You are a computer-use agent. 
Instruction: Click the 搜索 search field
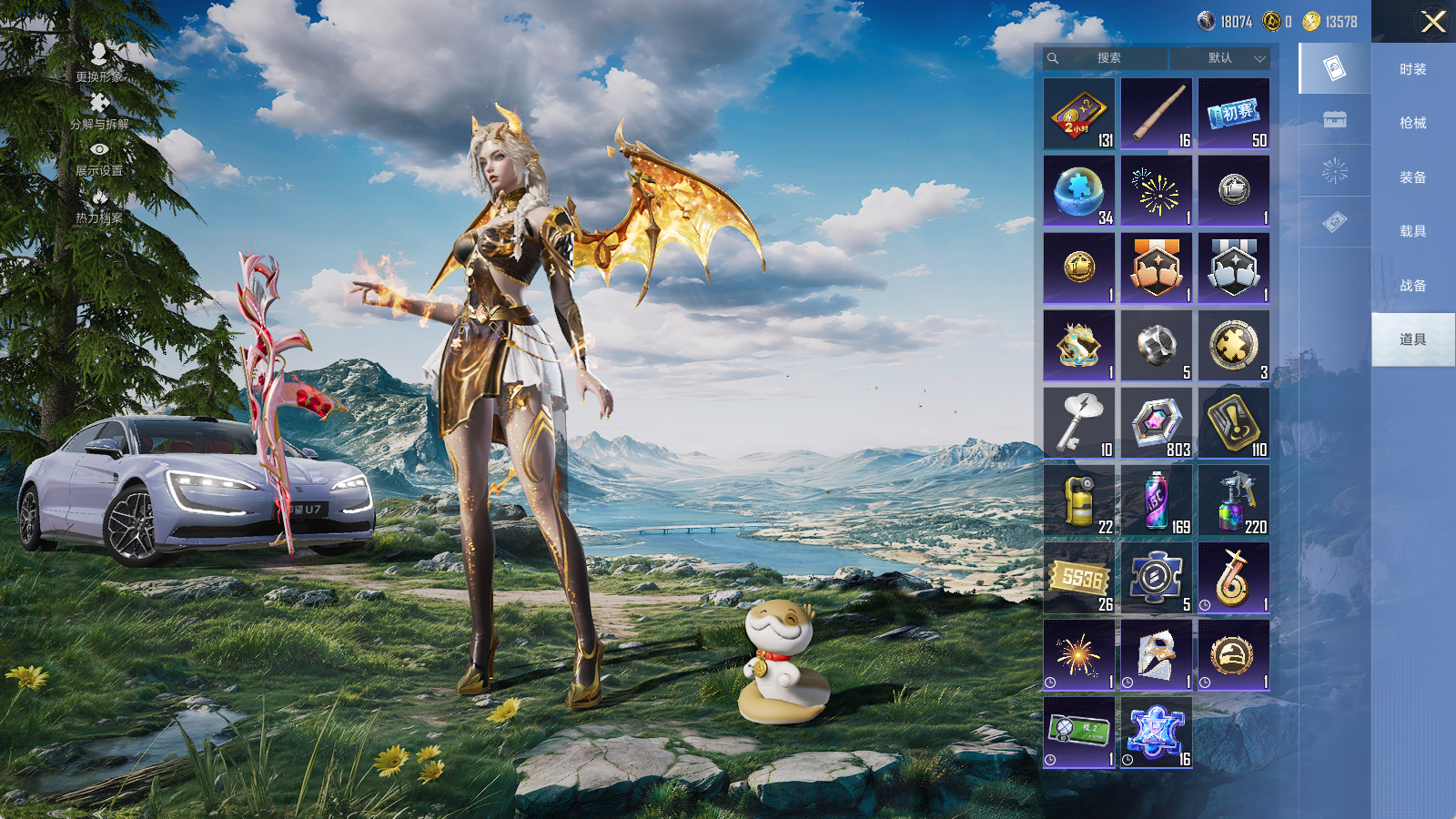pos(1107,58)
